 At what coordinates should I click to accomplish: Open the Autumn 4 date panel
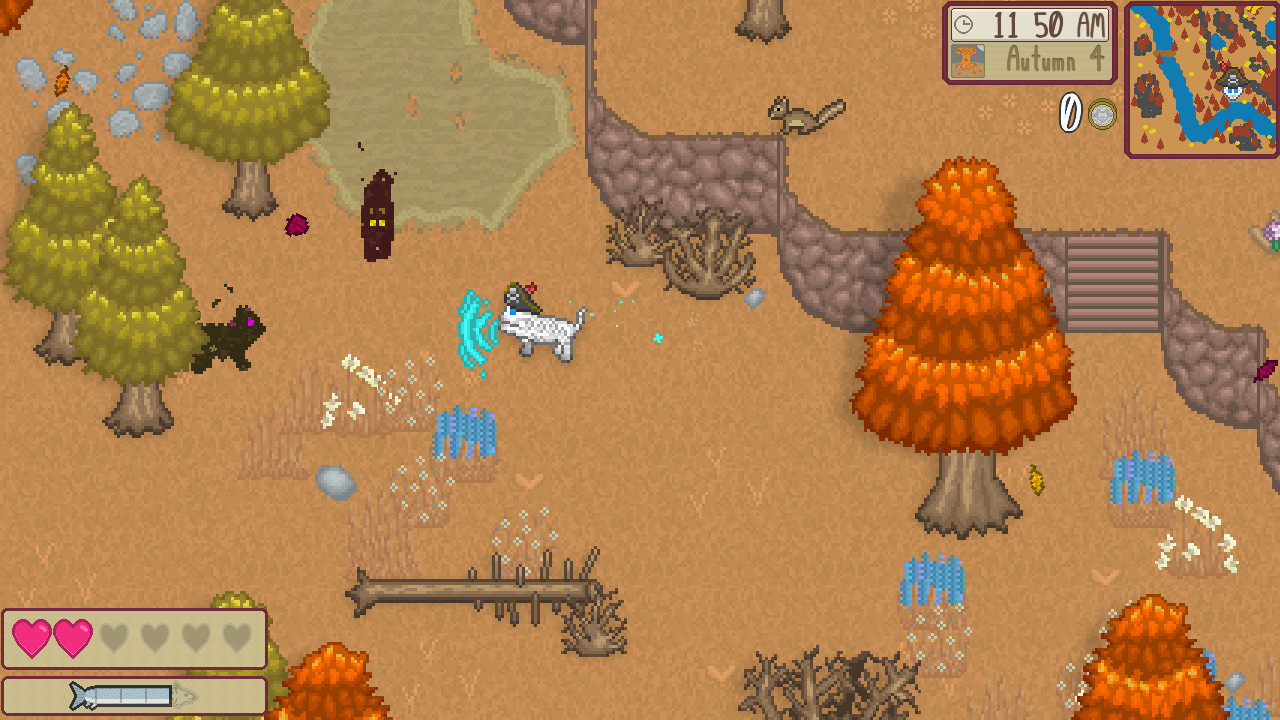1030,61
